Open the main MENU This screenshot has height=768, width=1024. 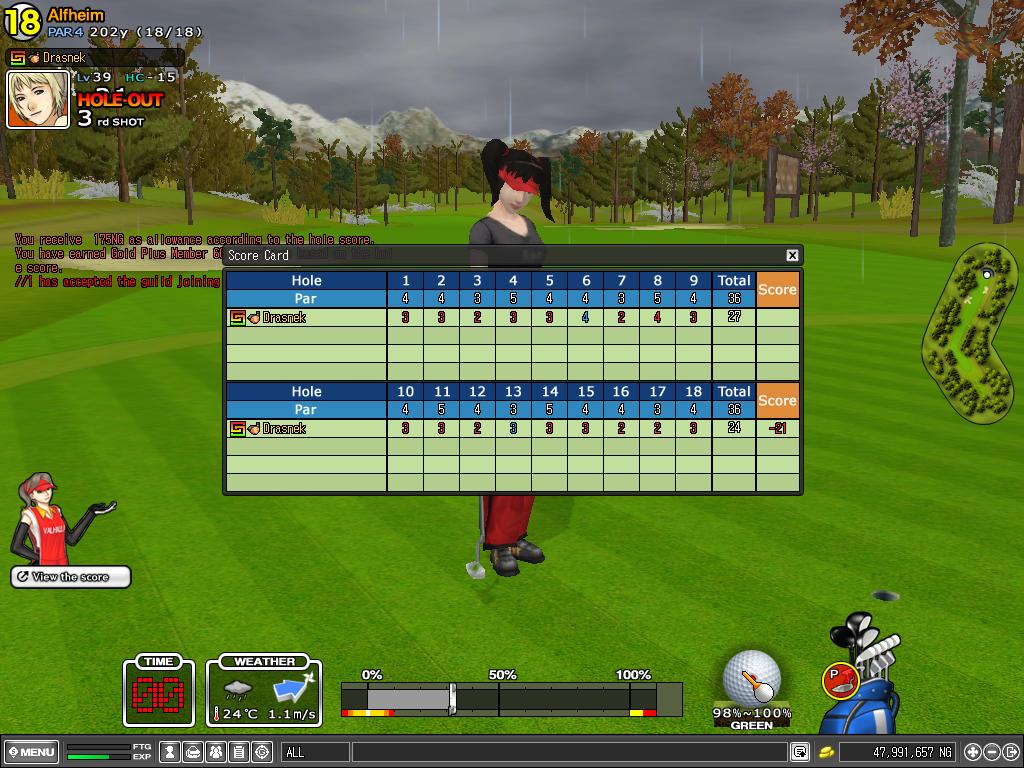[31, 752]
